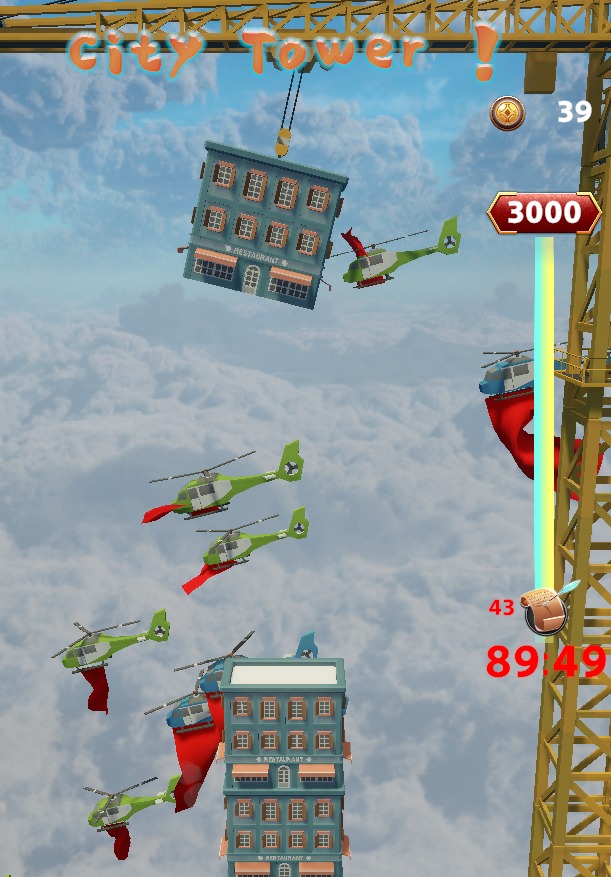
Task: Click the gold coin icon
Action: point(507,113)
